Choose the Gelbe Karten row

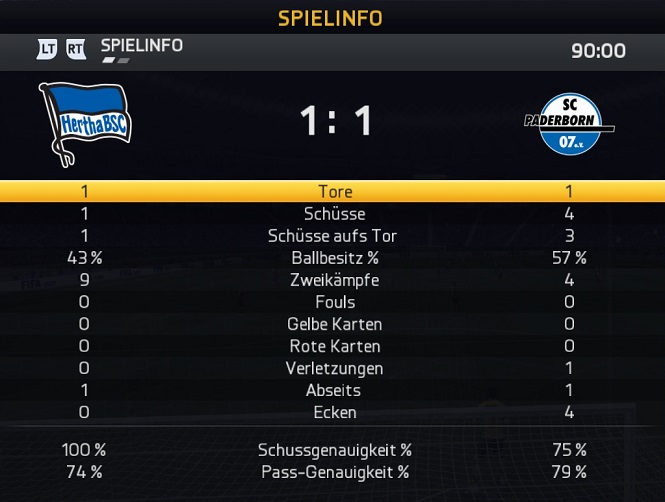pyautogui.click(x=334, y=324)
